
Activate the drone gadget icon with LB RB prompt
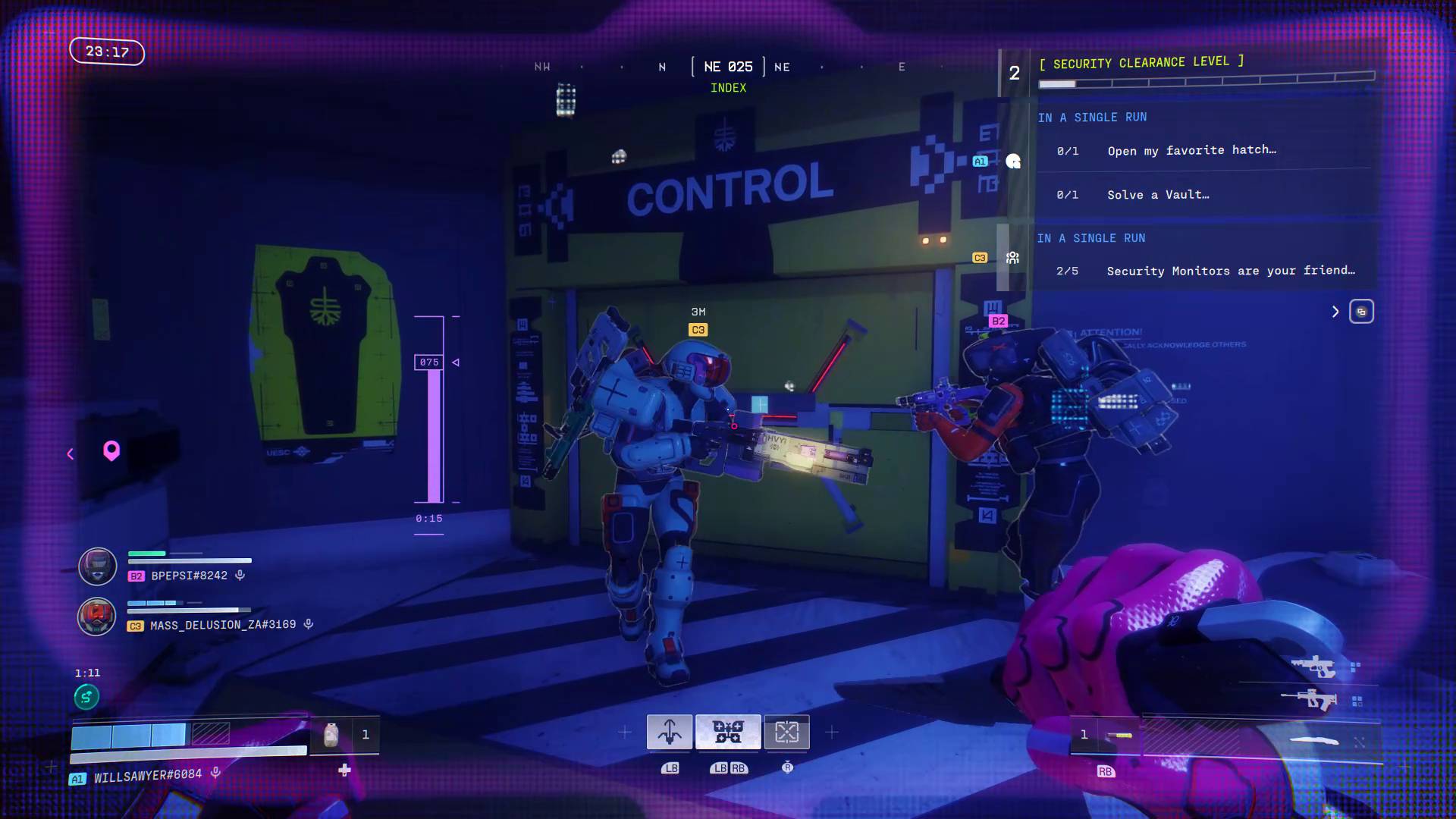[728, 732]
